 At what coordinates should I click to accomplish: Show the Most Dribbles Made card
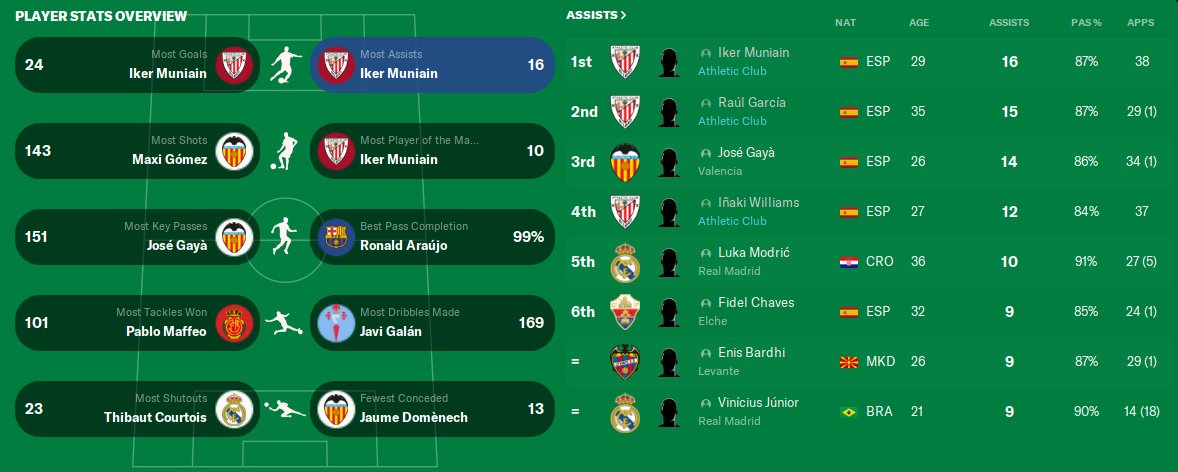[432, 323]
